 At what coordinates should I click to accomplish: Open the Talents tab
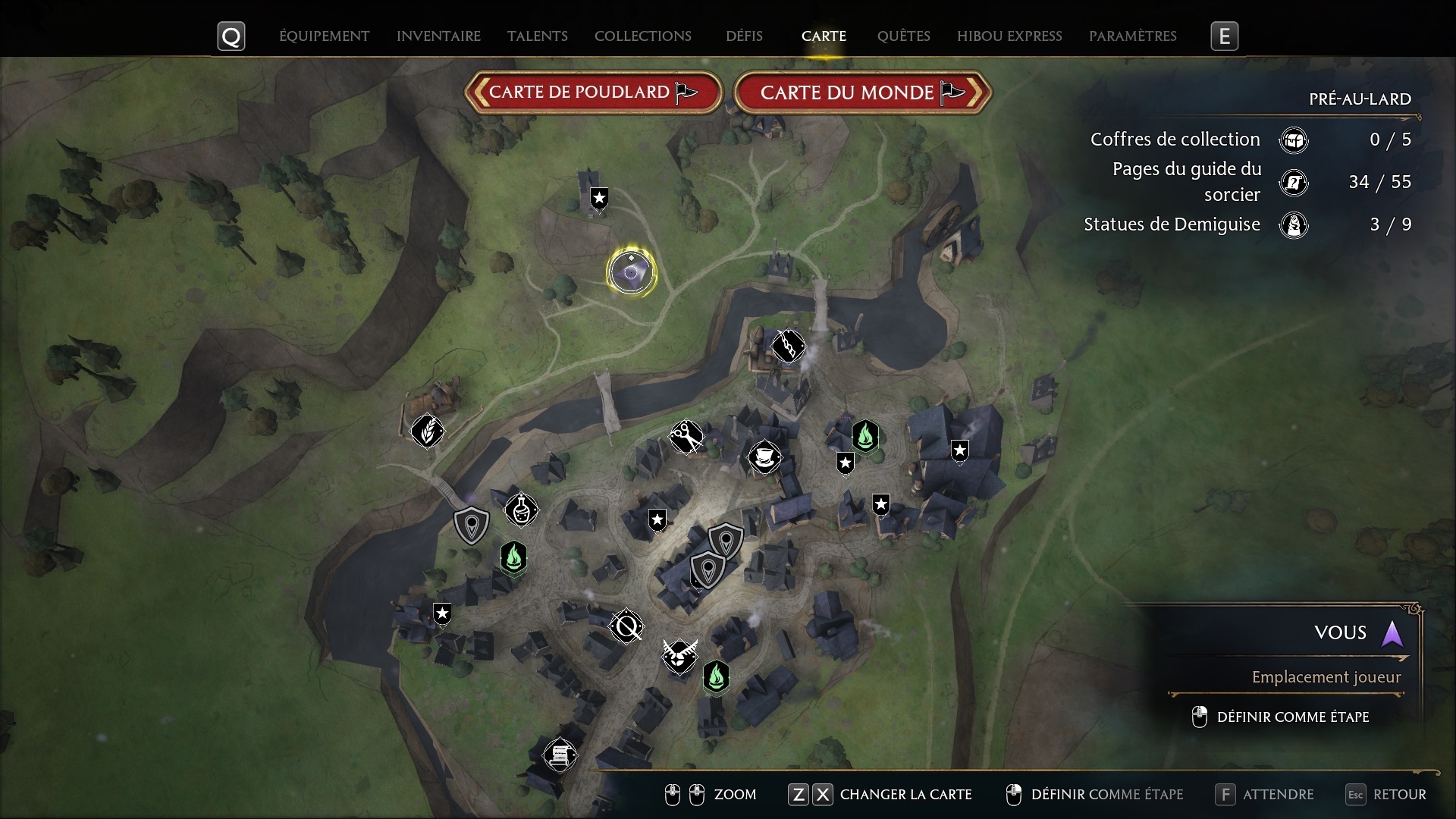[x=537, y=36]
